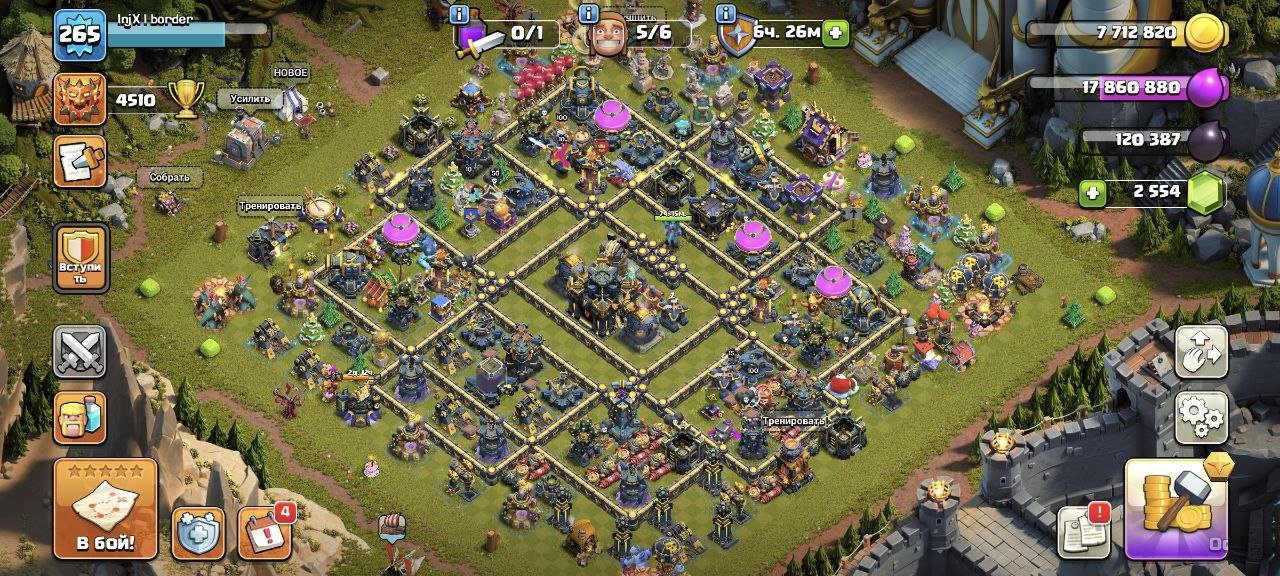This screenshot has width=1280, height=576.
Task: Show builder info for the 5/6 counter
Action: coord(589,15)
